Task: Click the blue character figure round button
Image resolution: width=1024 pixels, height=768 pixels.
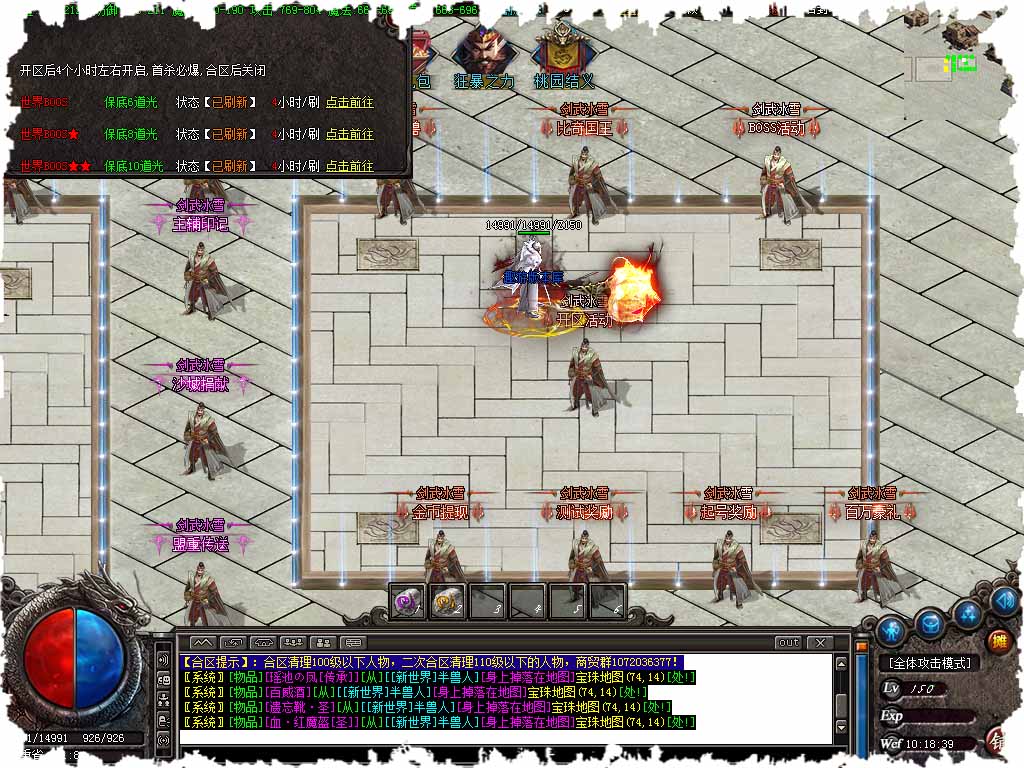Action: pos(890,630)
